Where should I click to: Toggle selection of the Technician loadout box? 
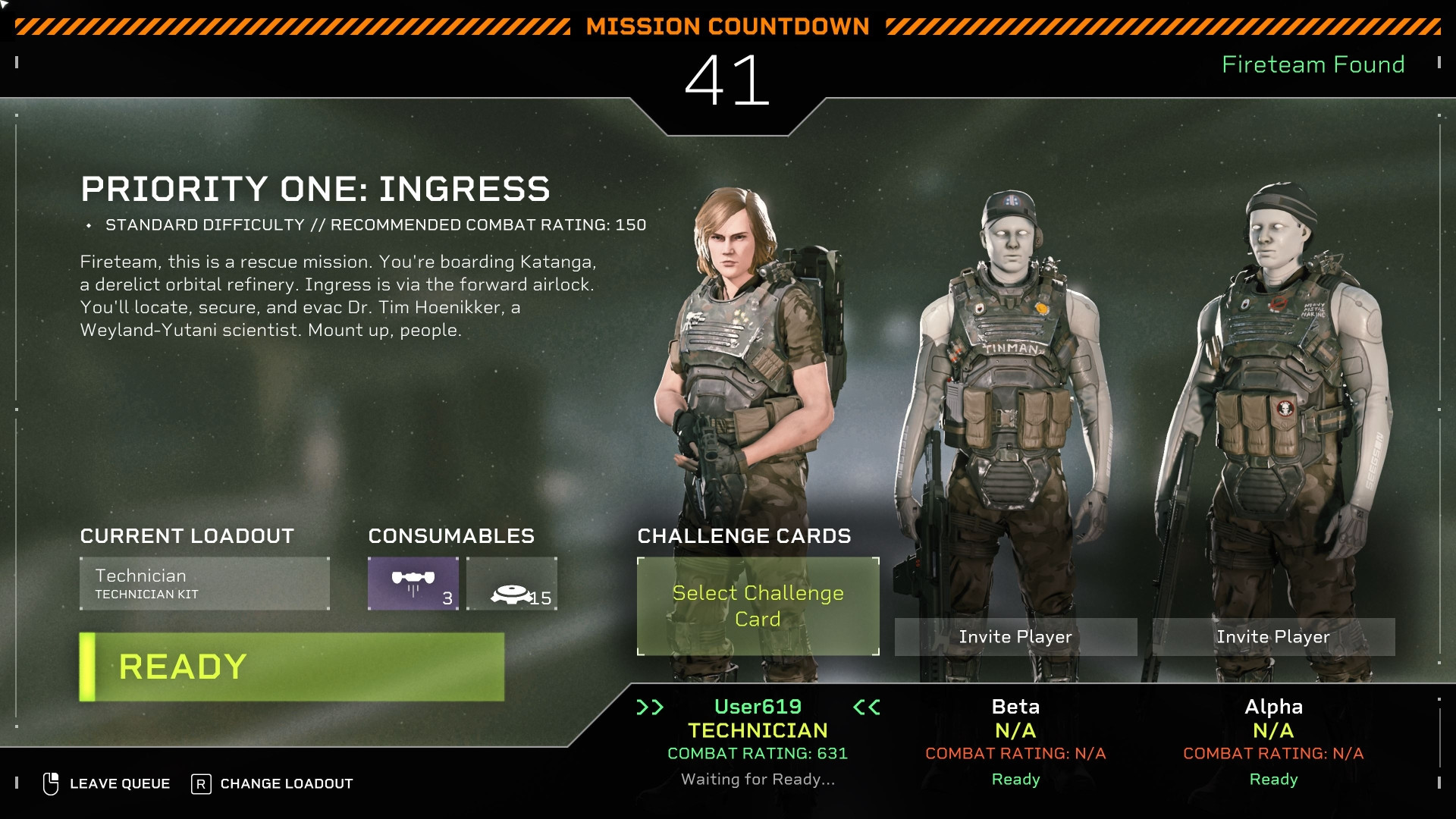tap(205, 583)
